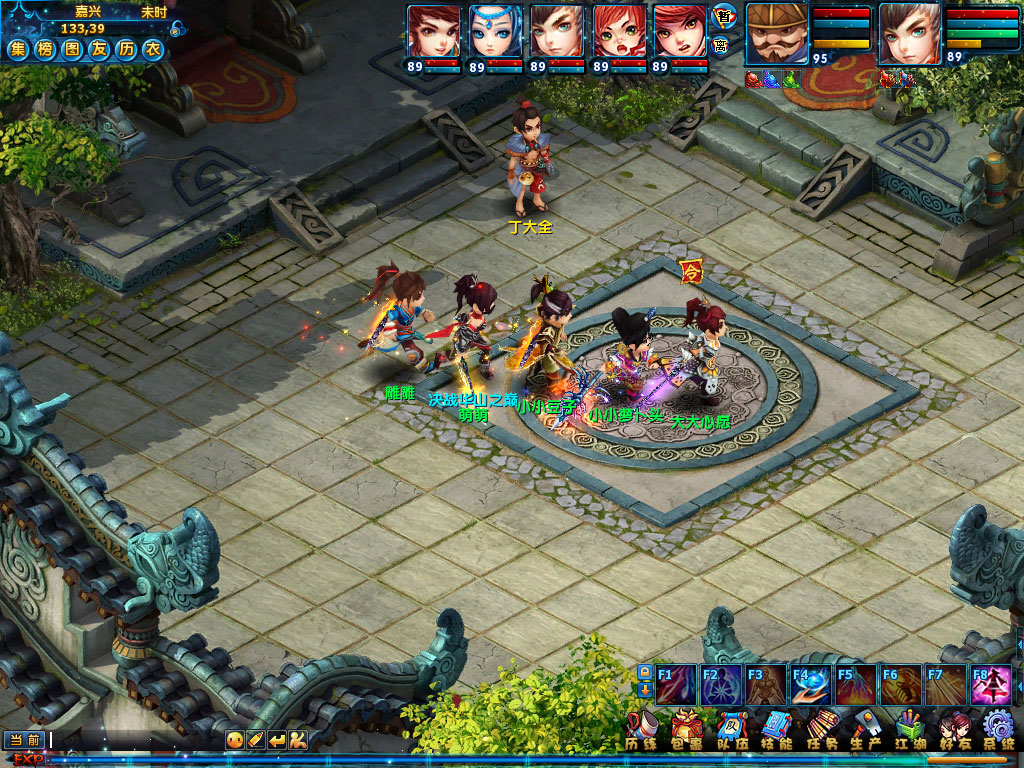This screenshot has height=768, width=1024.
Task: Open the chat emoji smiley picker
Action: [x=234, y=740]
